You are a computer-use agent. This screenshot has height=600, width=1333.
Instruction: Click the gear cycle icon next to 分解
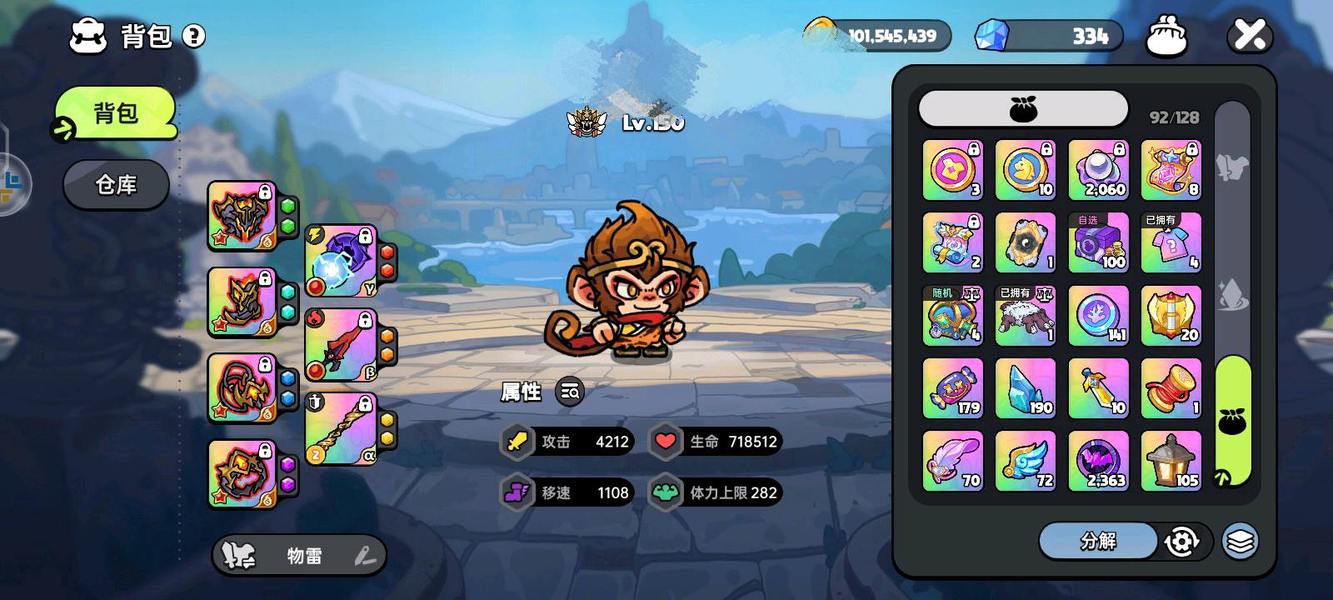(1182, 541)
